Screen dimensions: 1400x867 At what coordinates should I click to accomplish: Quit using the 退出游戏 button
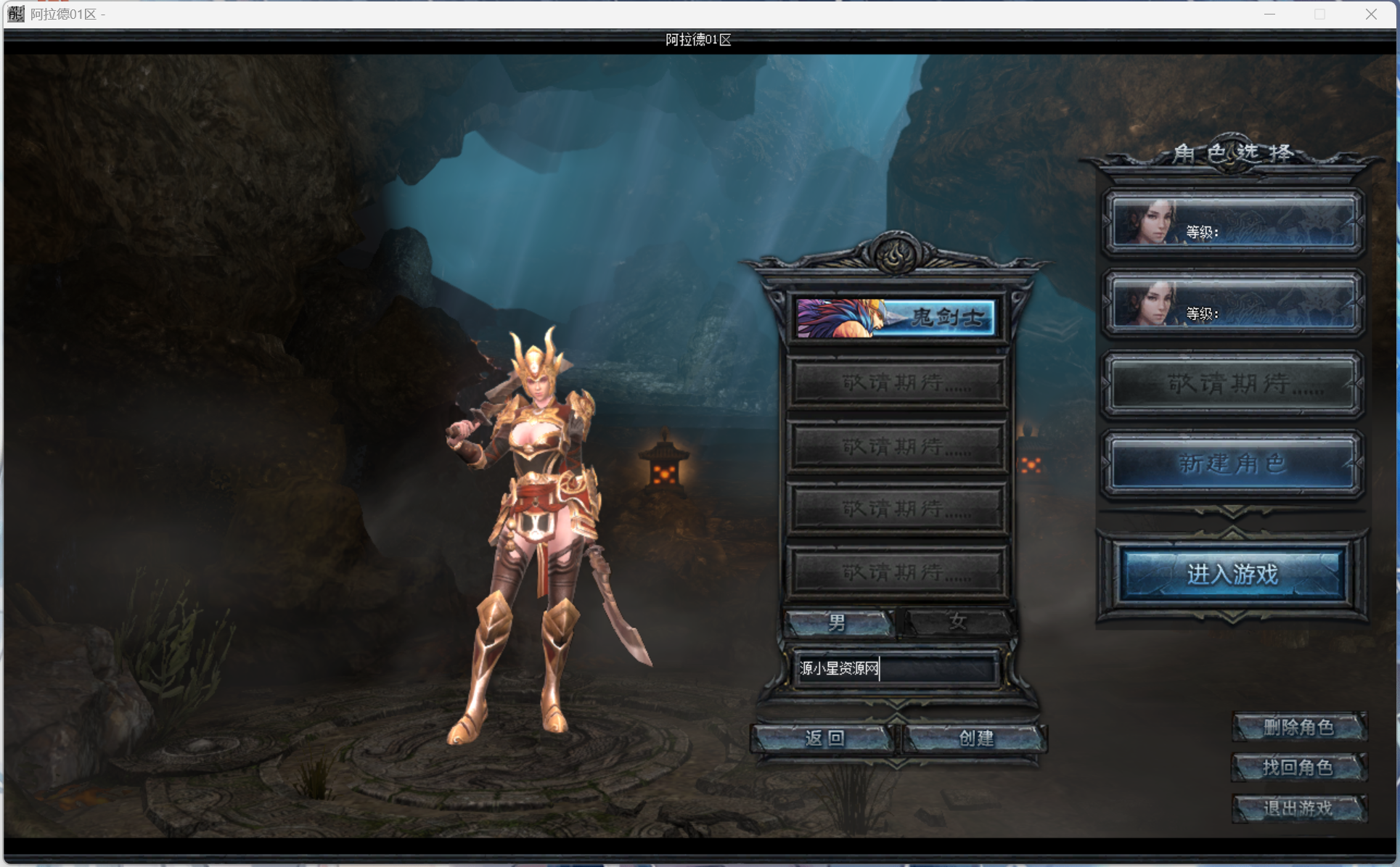click(x=1298, y=808)
